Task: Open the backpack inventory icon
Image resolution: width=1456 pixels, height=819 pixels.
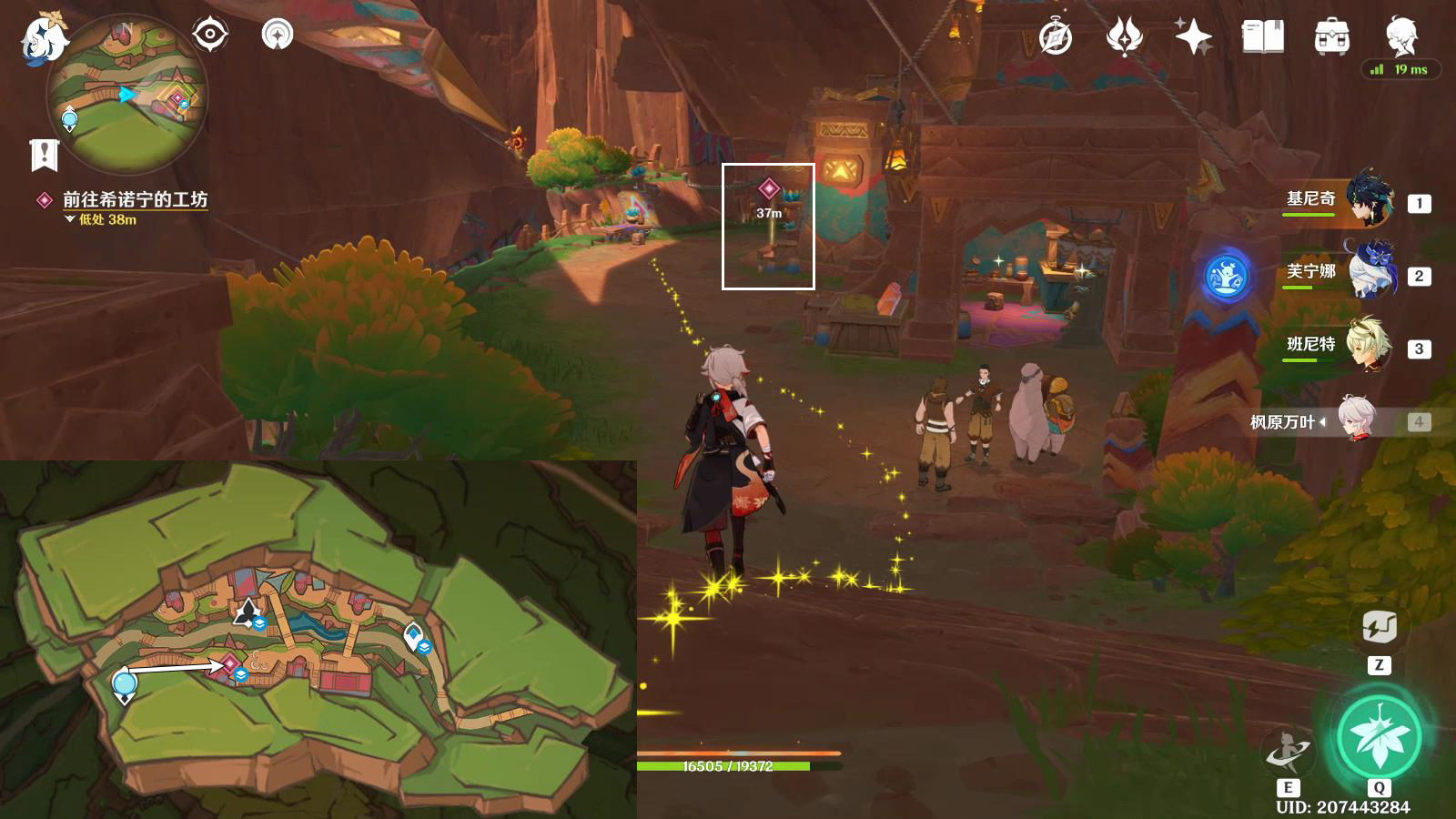Action: [x=1331, y=37]
